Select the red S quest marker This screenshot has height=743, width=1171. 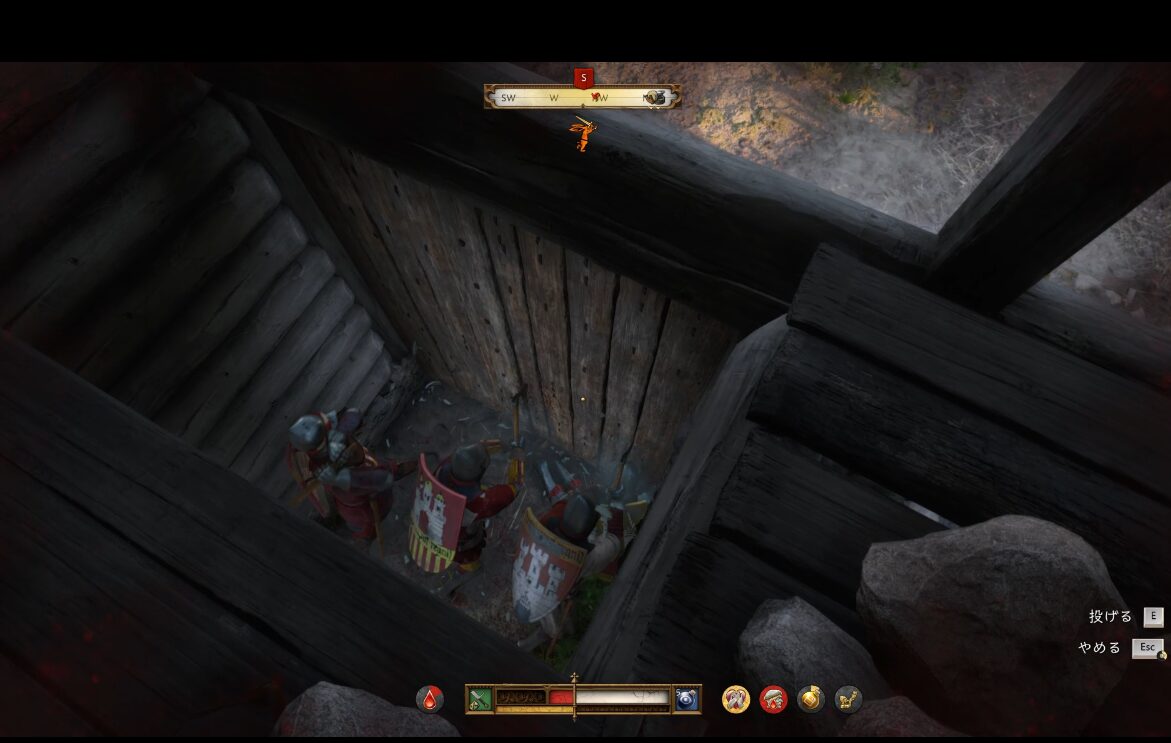[584, 77]
